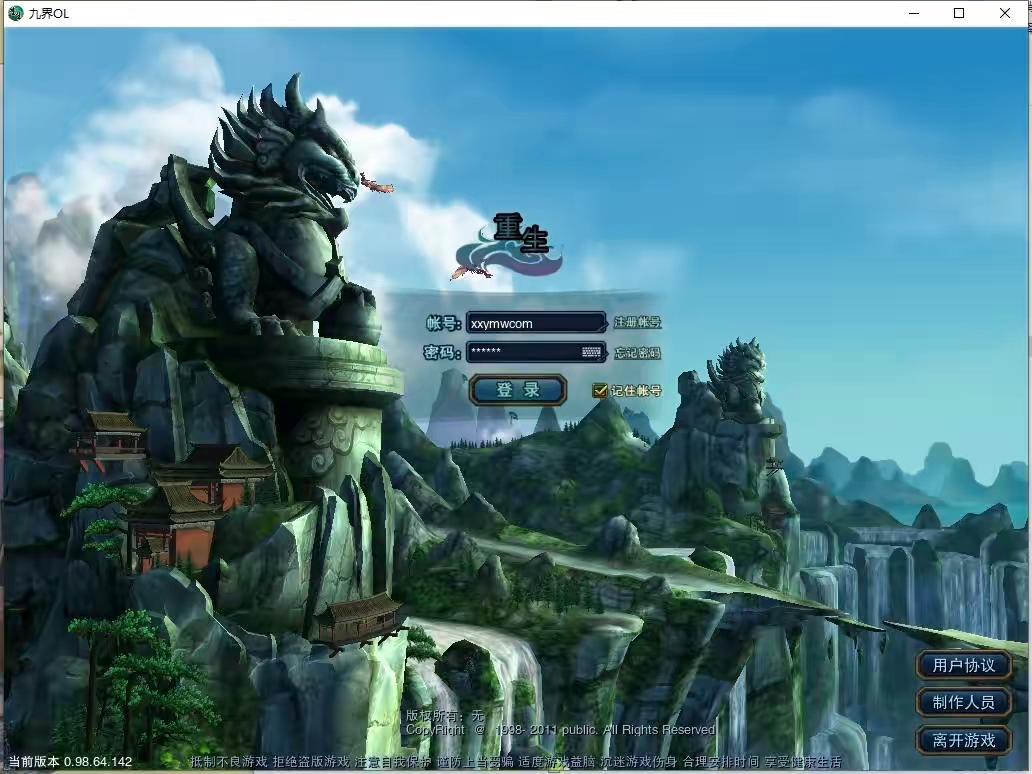
Task: Choose 离开游戏 to exit the game
Action: click(964, 741)
